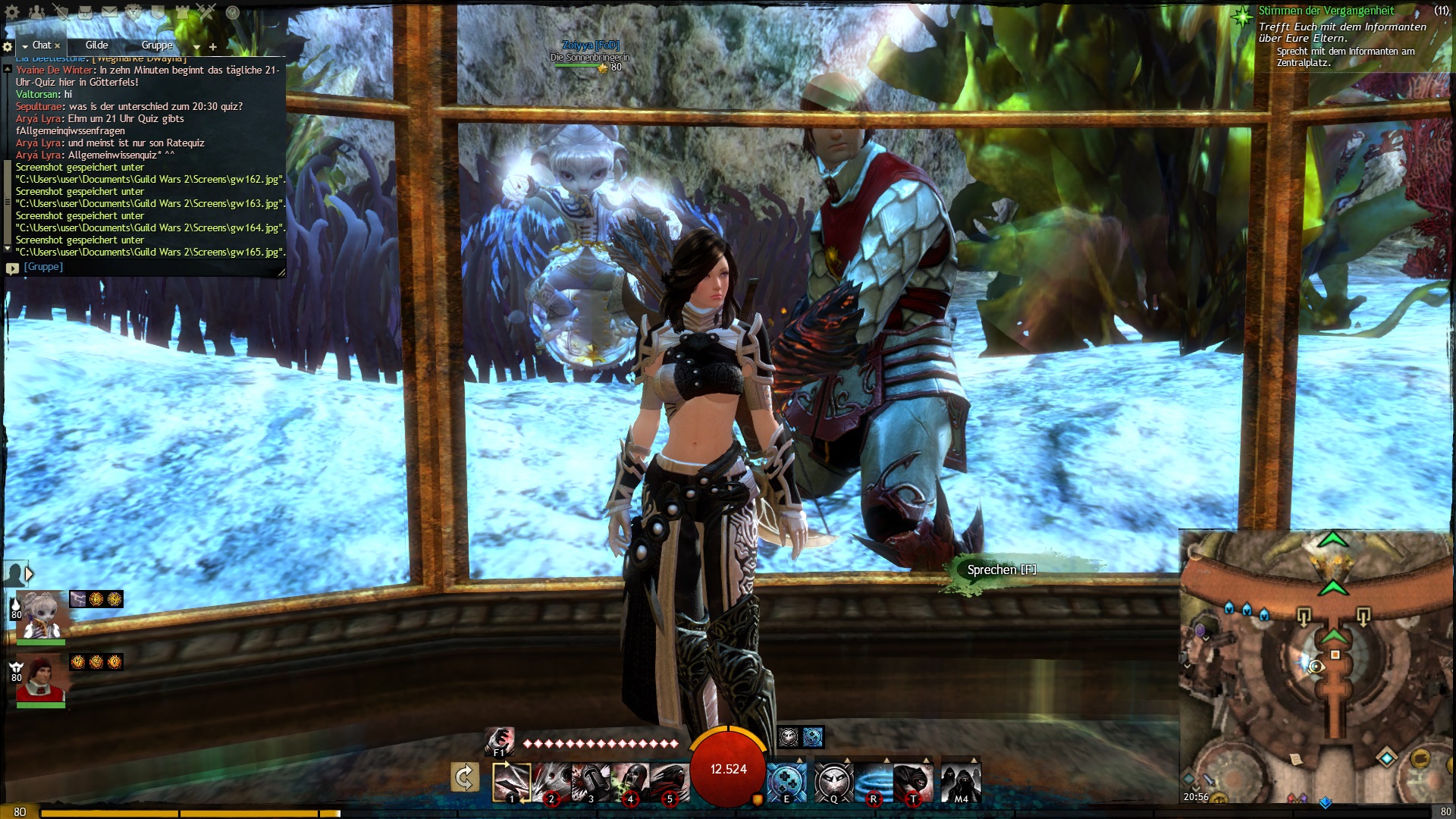1456x819 pixels.
Task: Swap weapons with the arrow button
Action: click(464, 778)
